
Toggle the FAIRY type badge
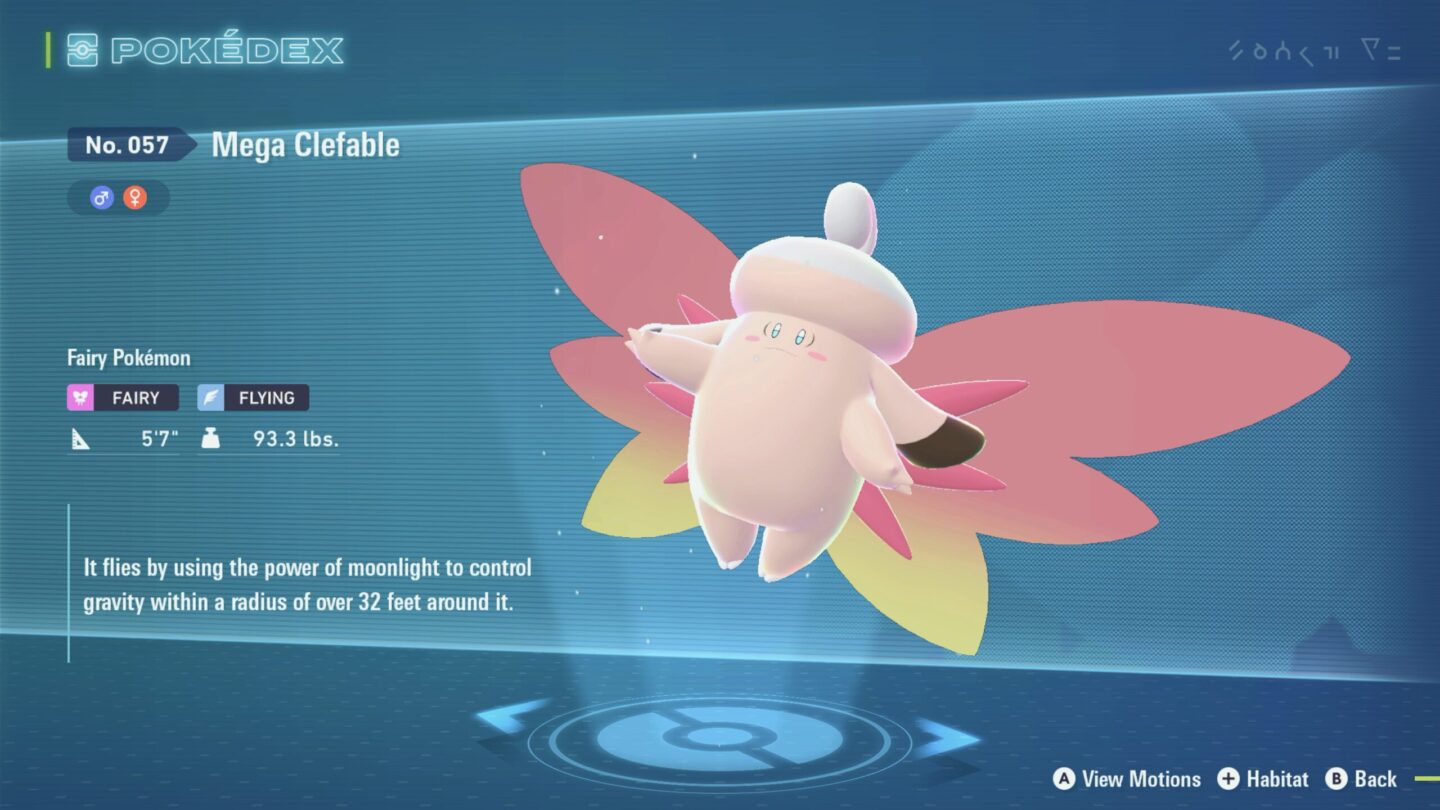tap(122, 397)
